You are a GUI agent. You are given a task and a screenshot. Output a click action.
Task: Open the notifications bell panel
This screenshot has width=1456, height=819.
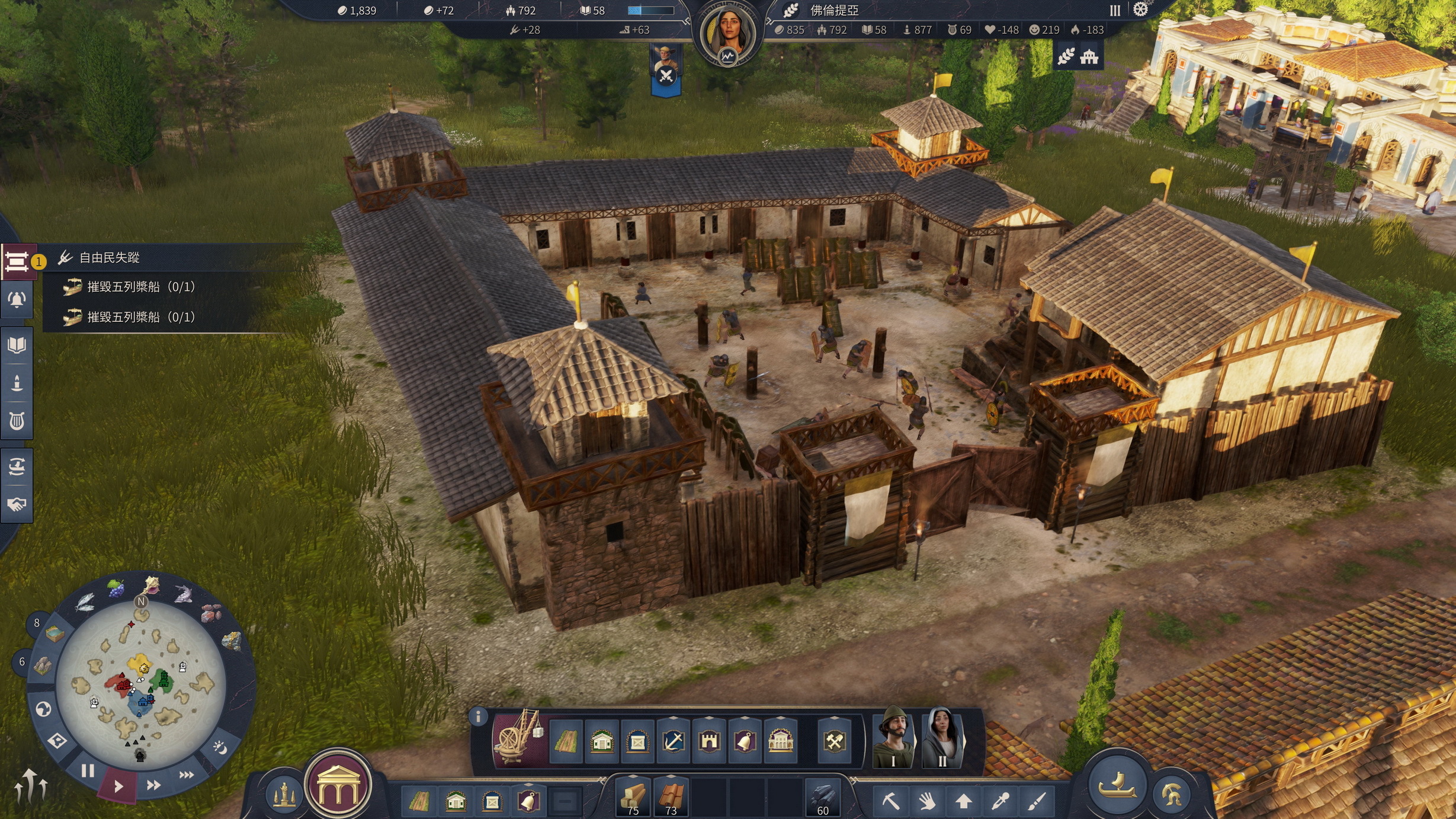(x=17, y=300)
